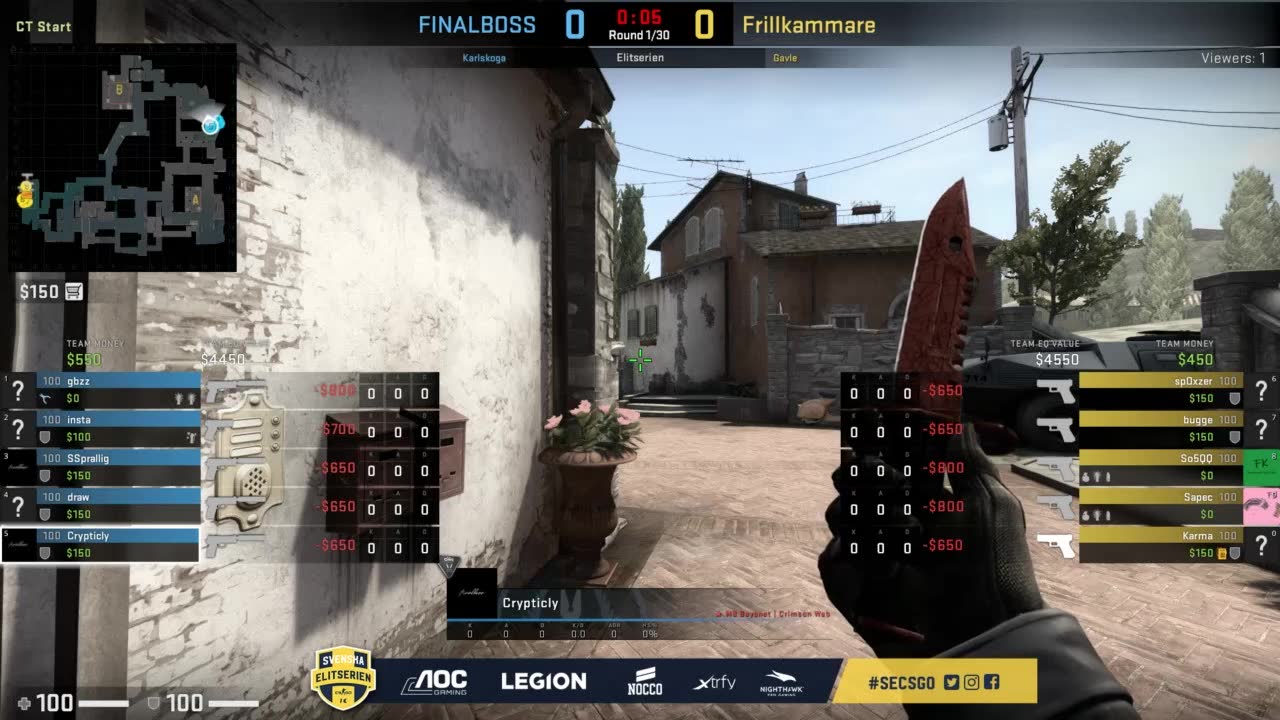This screenshot has height=720, width=1280.
Task: Click So5QQ's green avatar thumbnail
Action: click(x=1259, y=467)
